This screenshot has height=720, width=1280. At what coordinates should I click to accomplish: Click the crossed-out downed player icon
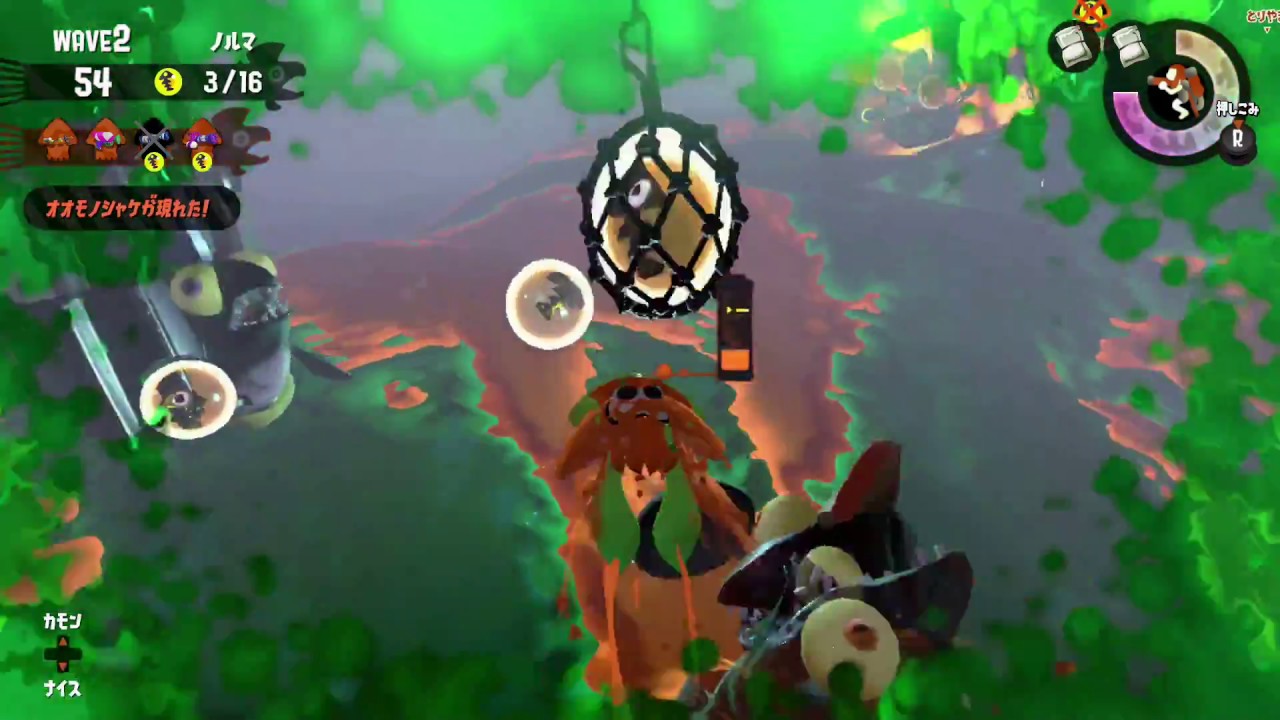point(153,139)
